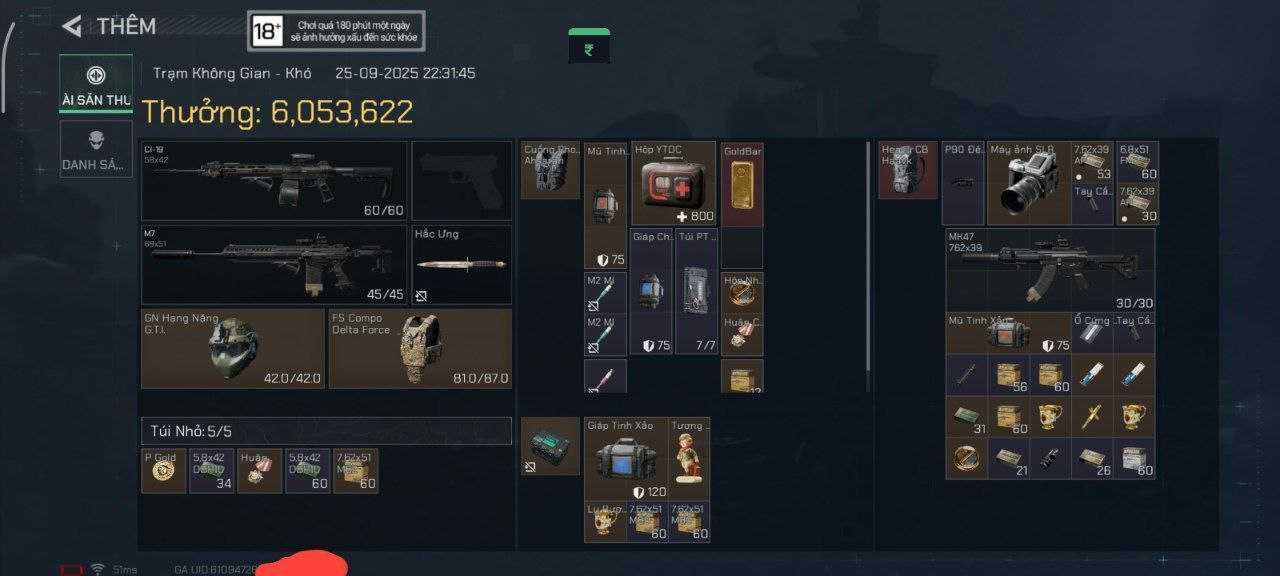Viewport: 1280px width, 576px height.
Task: Click the P90 item slot
Action: click(x=963, y=183)
